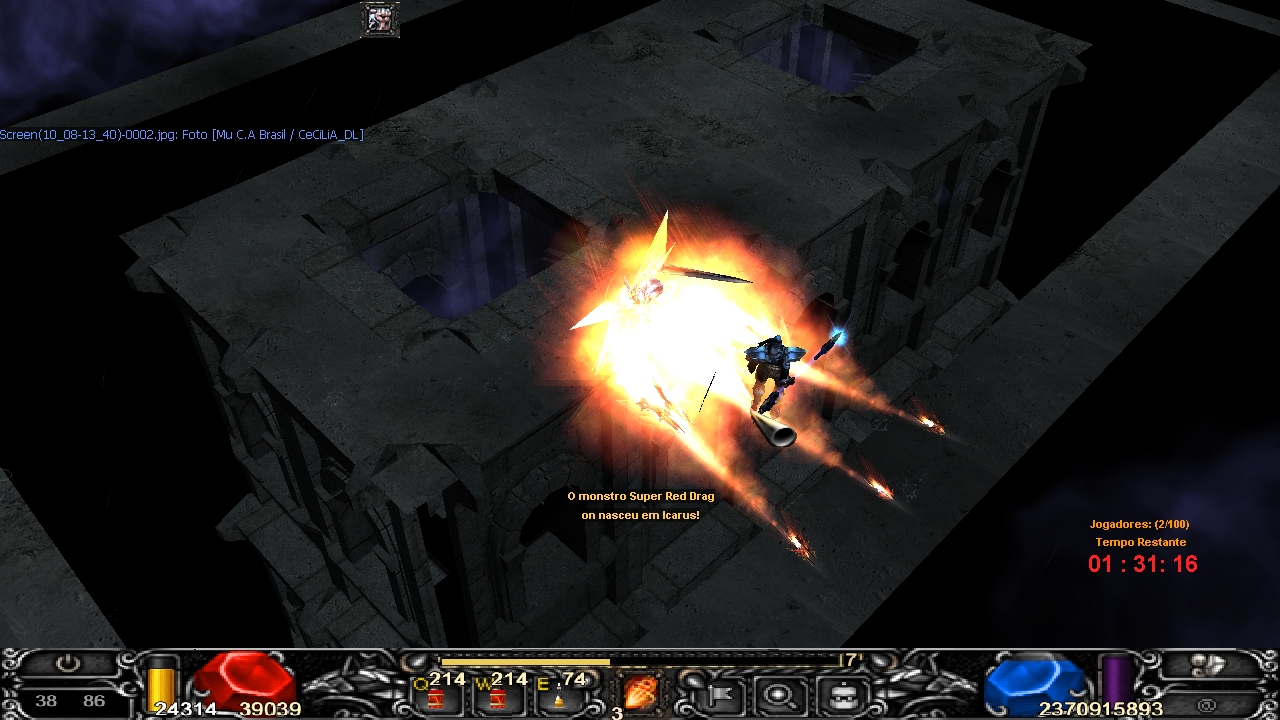Open the helmet character button

click(x=838, y=693)
